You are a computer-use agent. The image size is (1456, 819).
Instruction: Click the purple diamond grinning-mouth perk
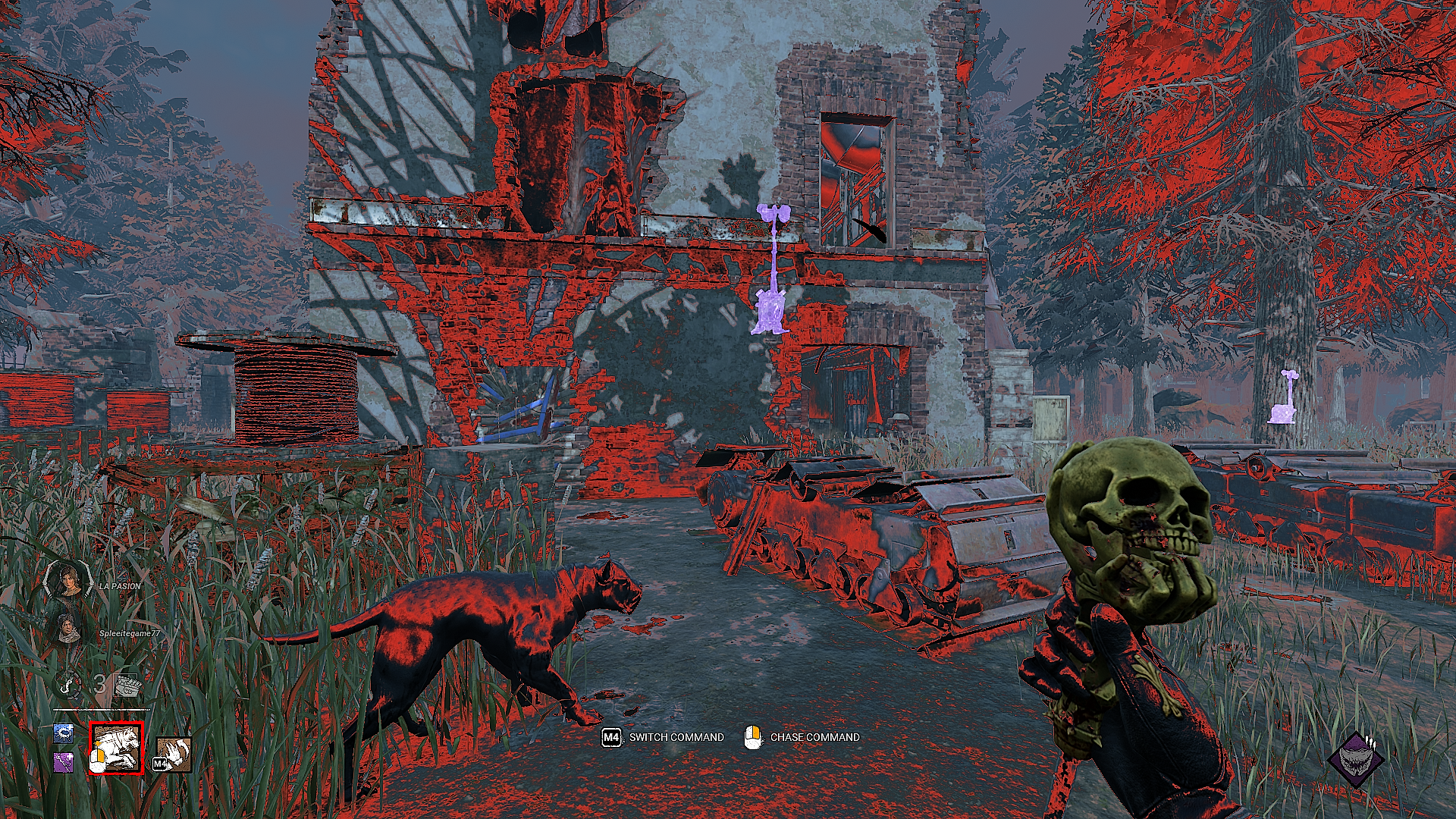point(1356,759)
